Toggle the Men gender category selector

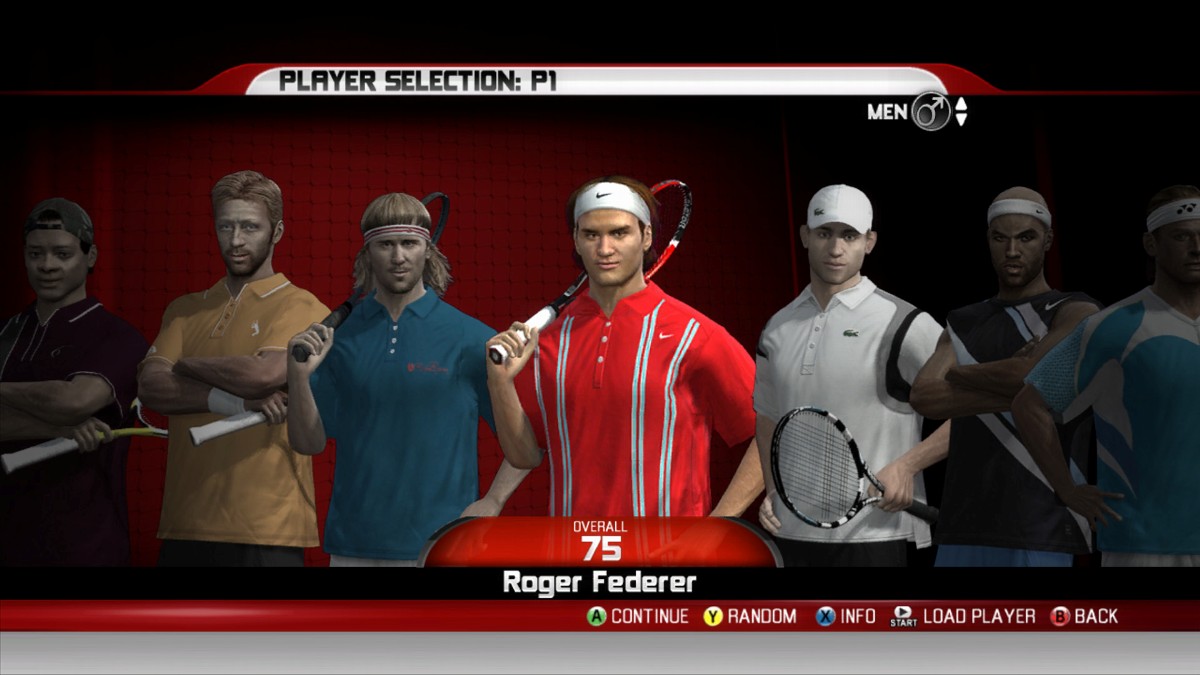click(930, 112)
